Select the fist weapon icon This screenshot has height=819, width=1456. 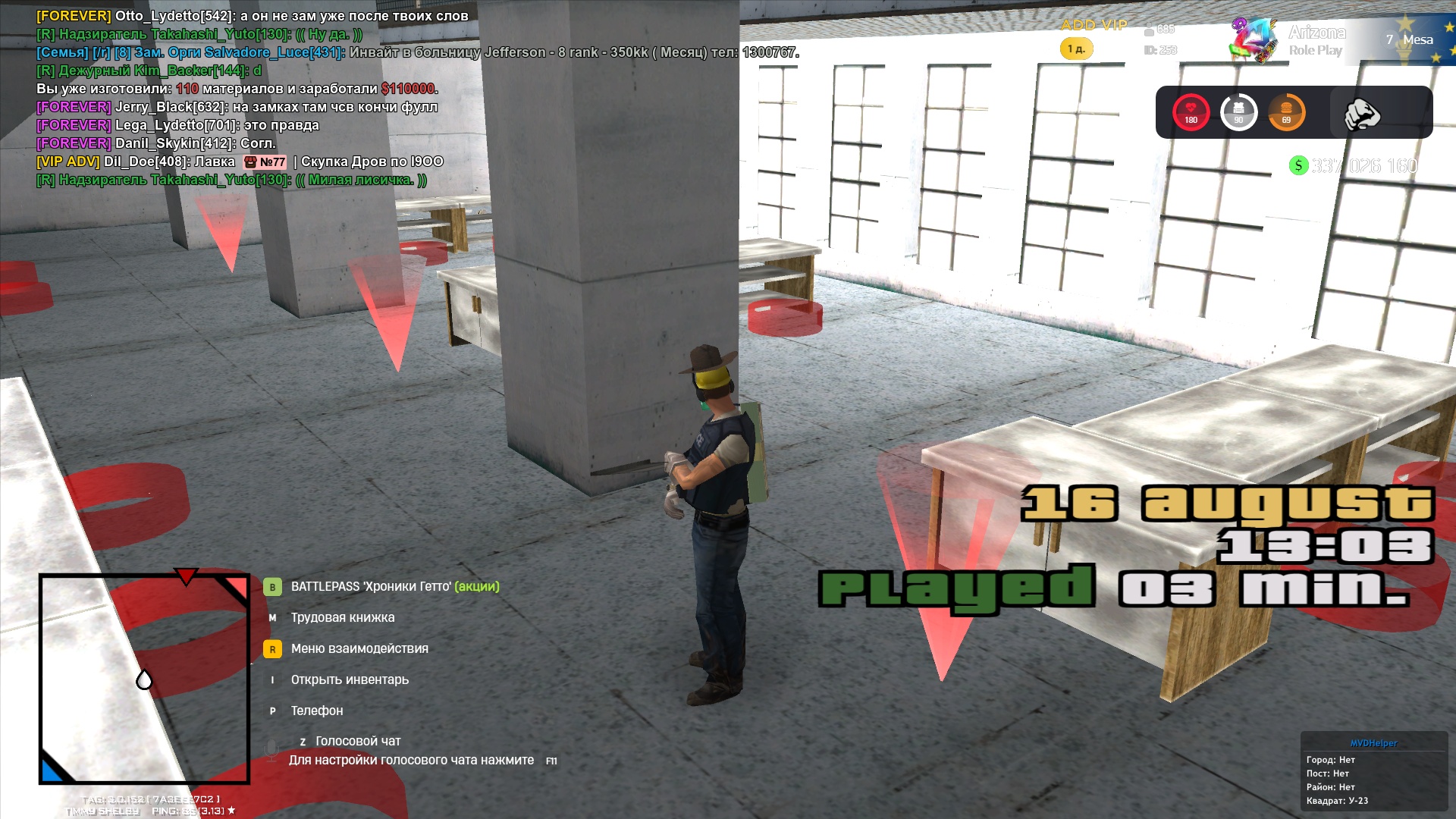(x=1361, y=114)
